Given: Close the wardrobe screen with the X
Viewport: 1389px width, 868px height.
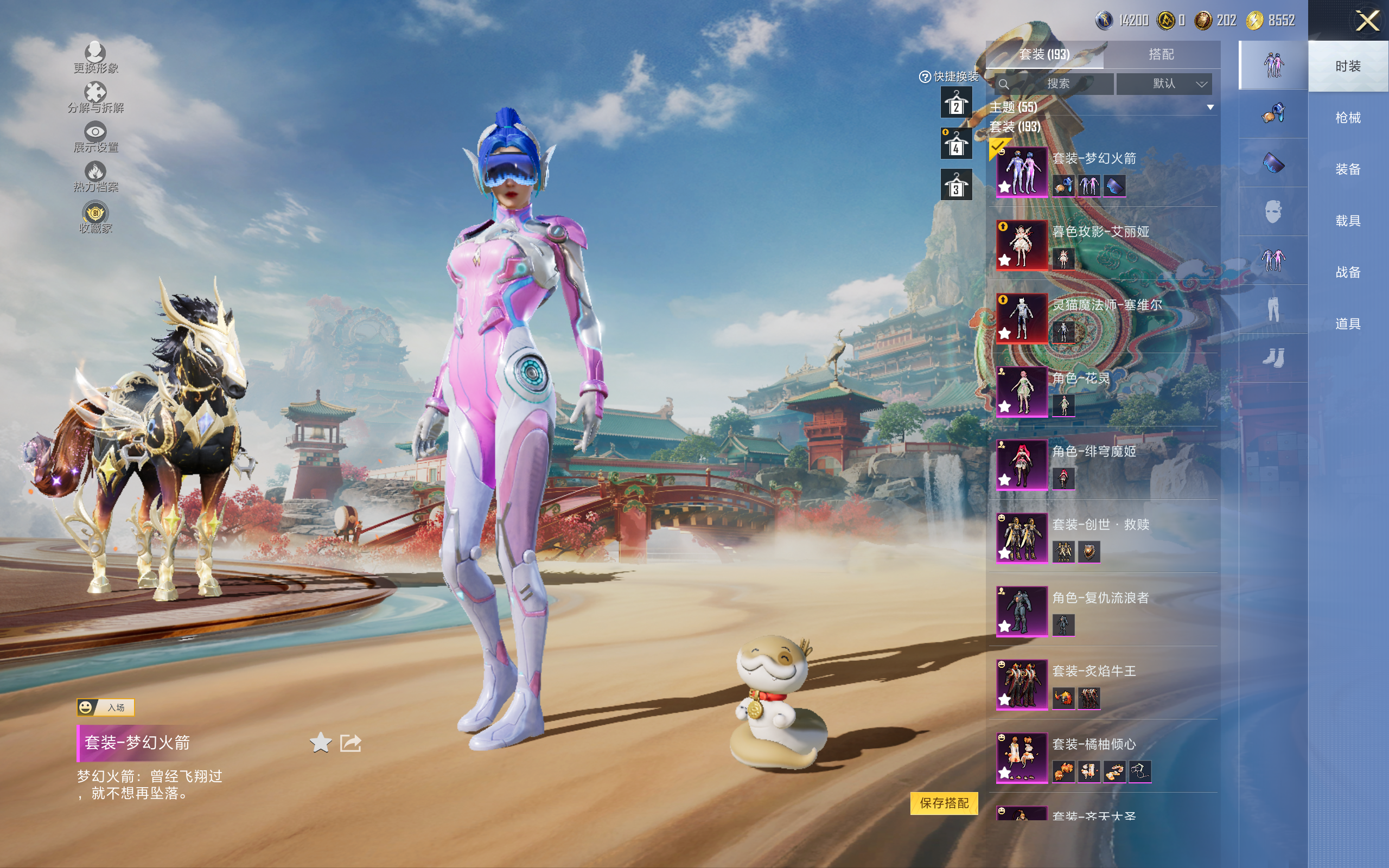Looking at the screenshot, I should (1367, 21).
